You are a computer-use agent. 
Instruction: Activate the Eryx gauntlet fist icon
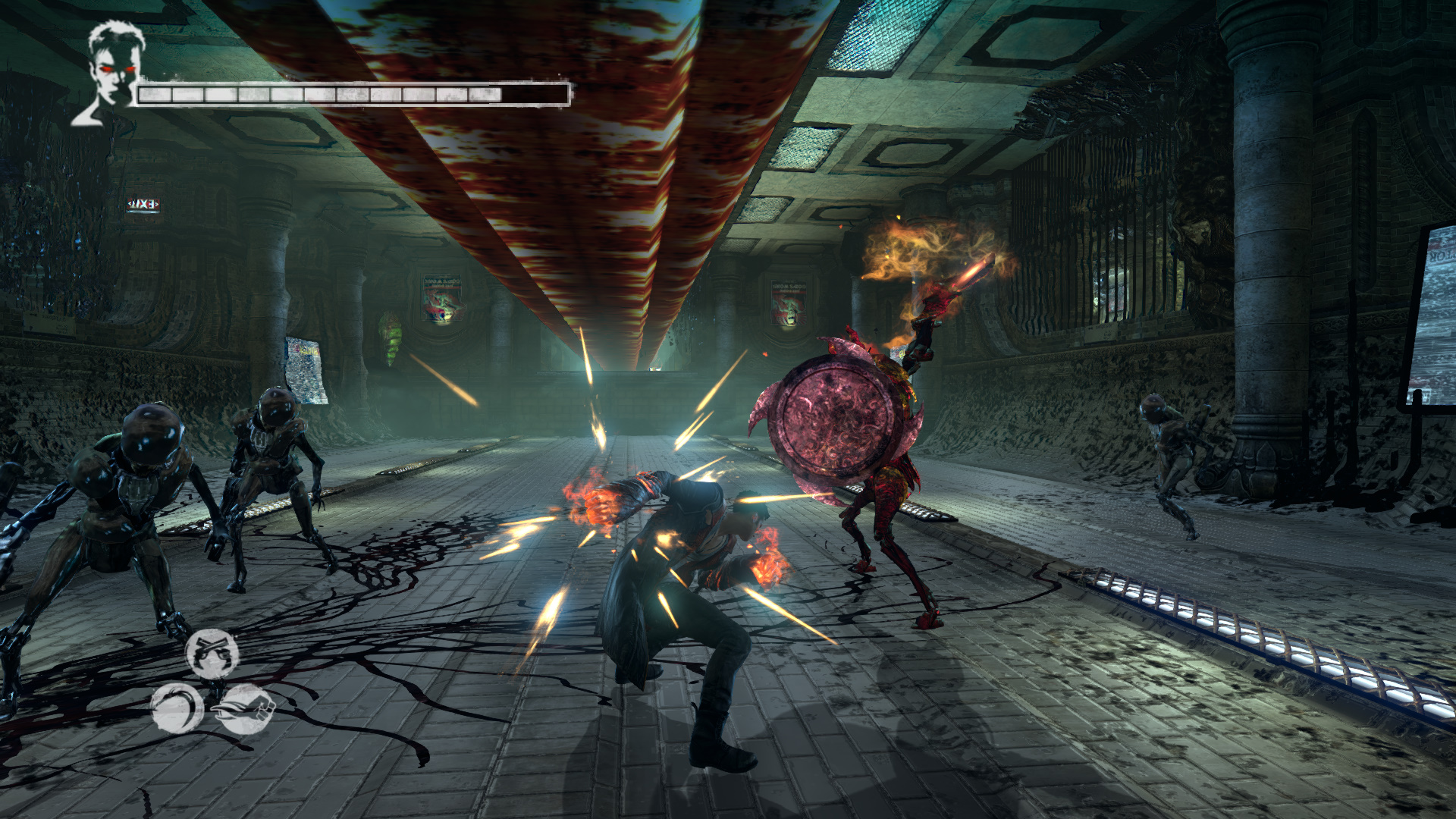pos(246,710)
